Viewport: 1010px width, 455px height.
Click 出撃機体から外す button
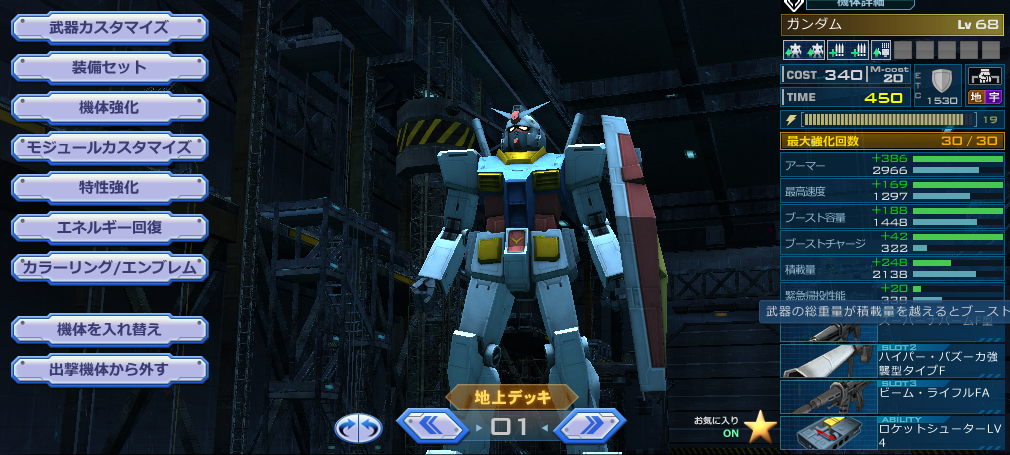point(109,369)
